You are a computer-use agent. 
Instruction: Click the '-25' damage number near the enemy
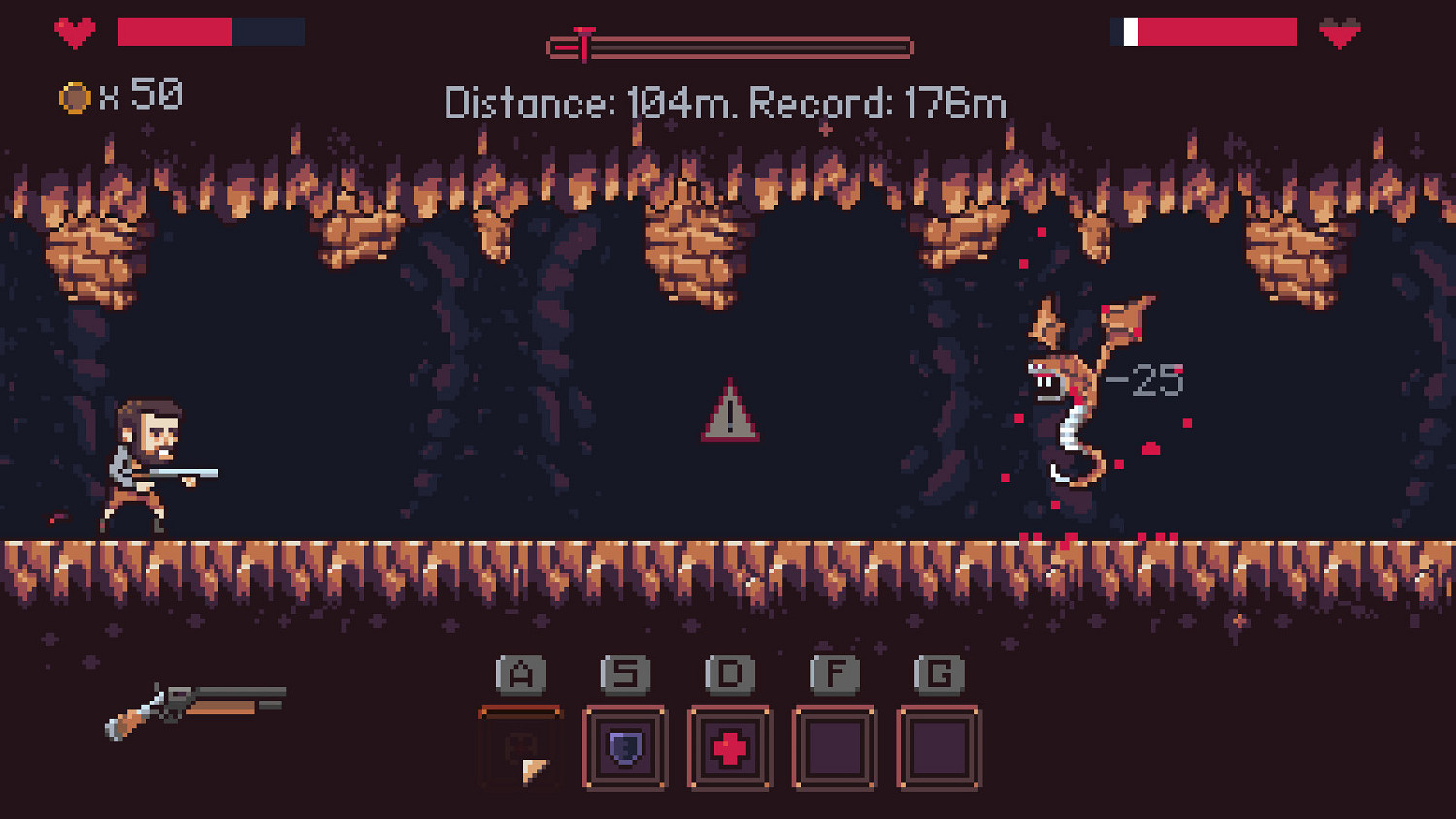coord(1145,379)
